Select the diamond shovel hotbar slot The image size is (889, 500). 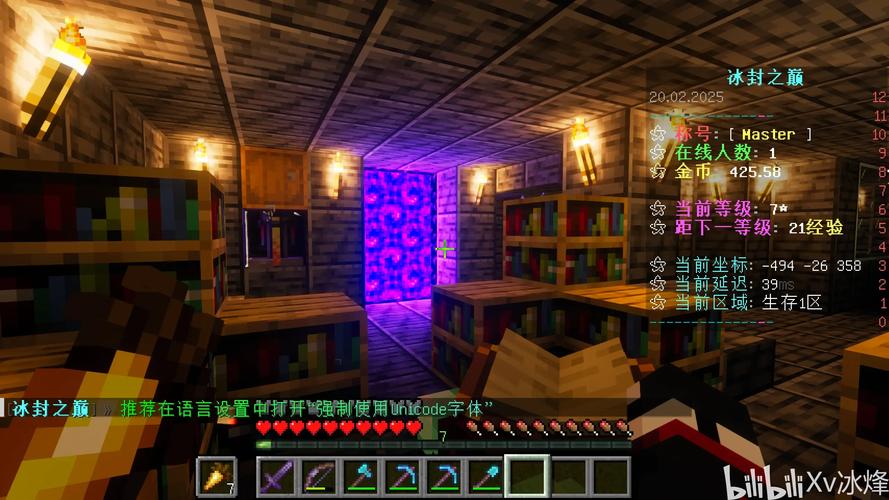(x=485, y=476)
